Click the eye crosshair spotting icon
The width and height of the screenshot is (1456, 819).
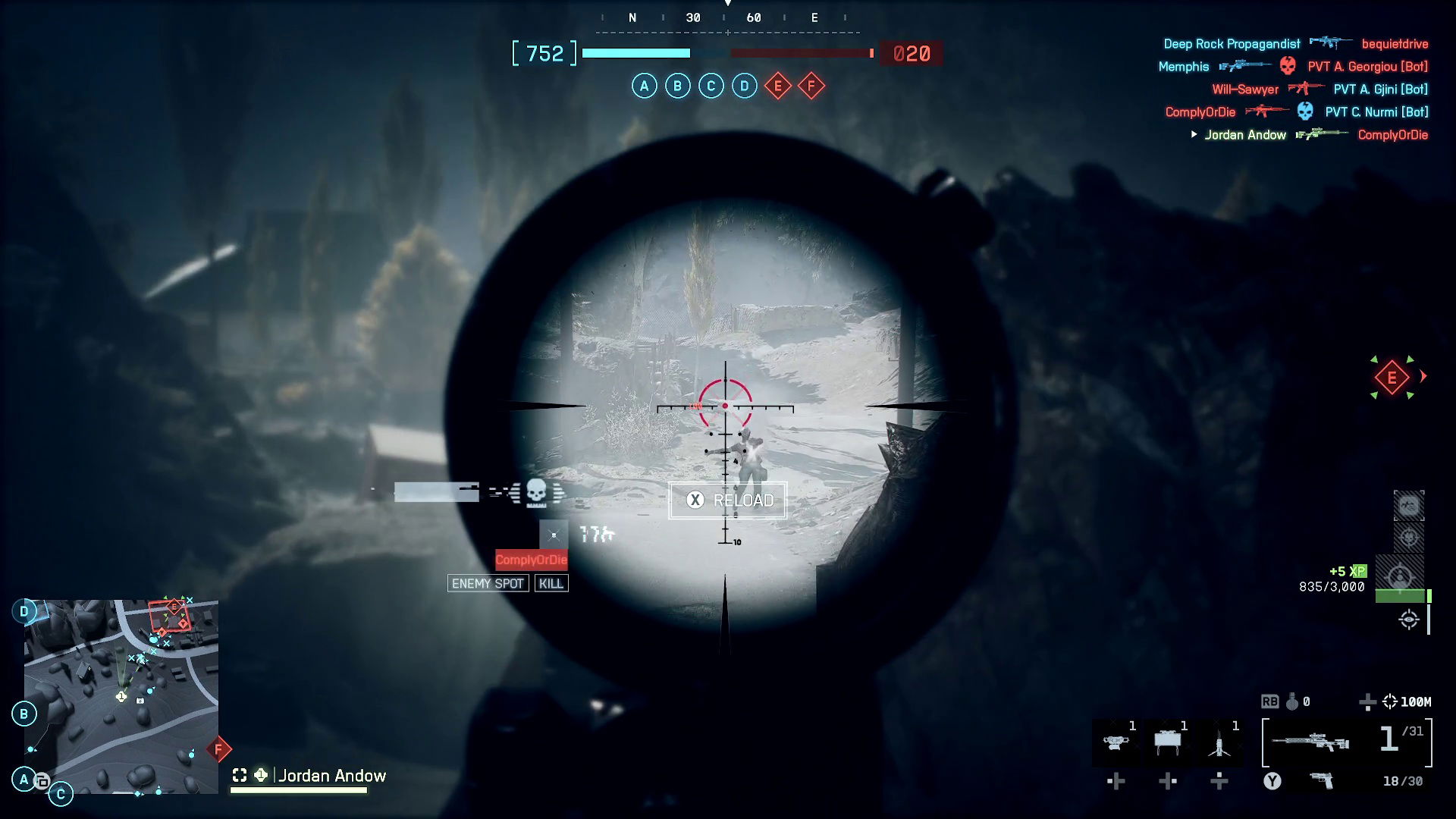(x=1409, y=620)
